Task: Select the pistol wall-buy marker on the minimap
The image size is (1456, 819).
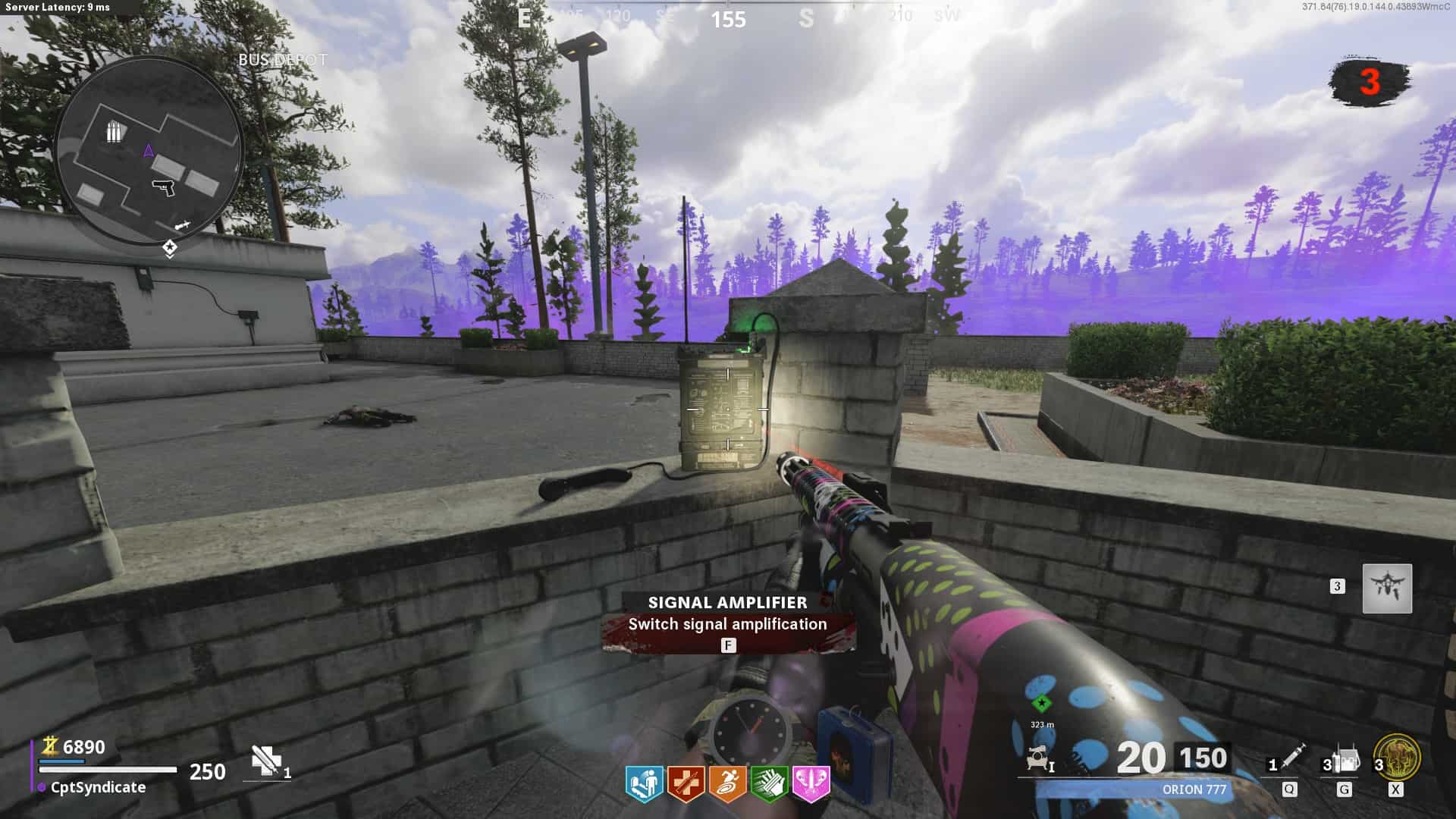Action: (x=163, y=187)
